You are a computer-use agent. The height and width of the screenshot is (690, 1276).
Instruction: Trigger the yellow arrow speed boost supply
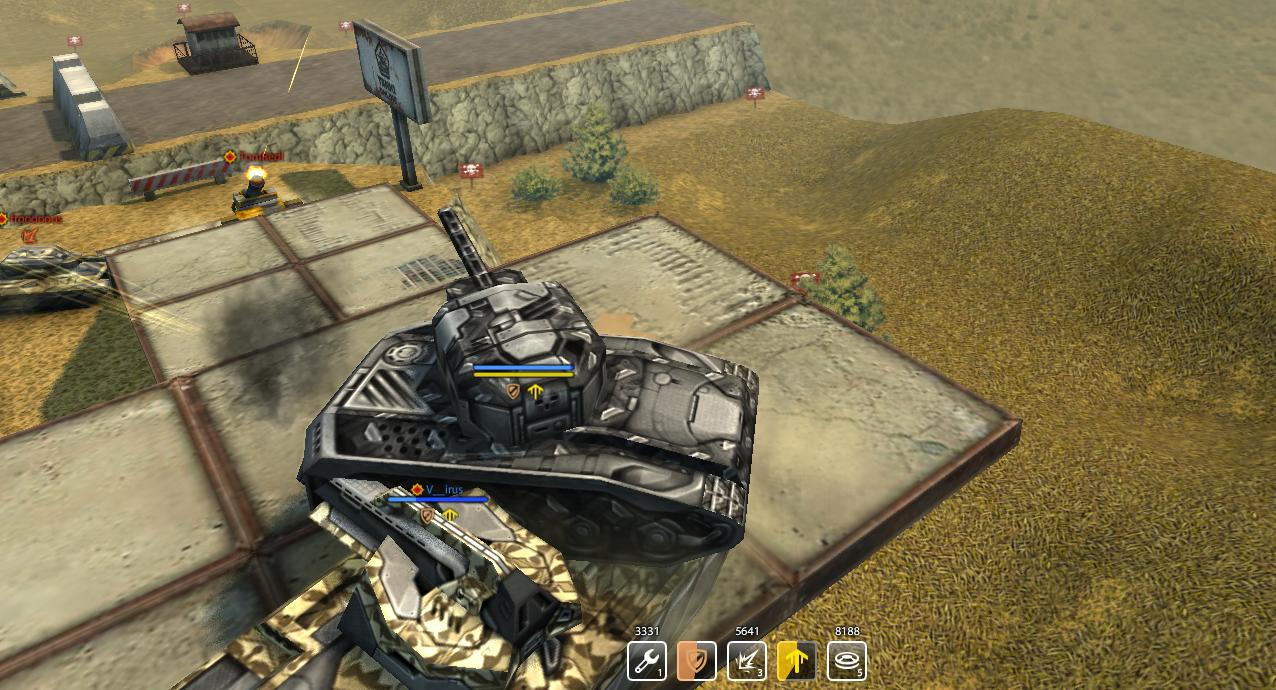tap(796, 661)
